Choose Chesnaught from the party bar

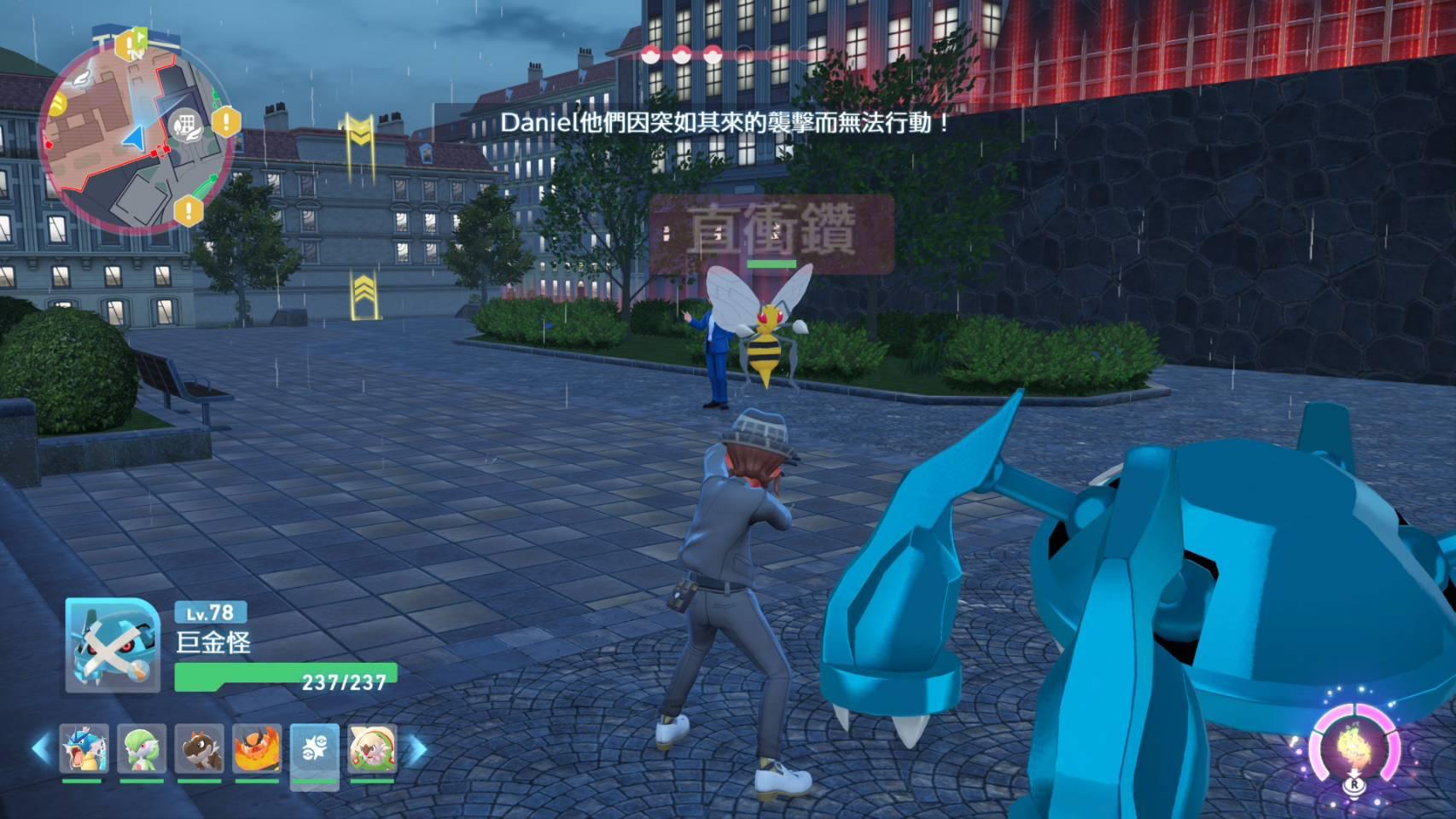coord(372,748)
